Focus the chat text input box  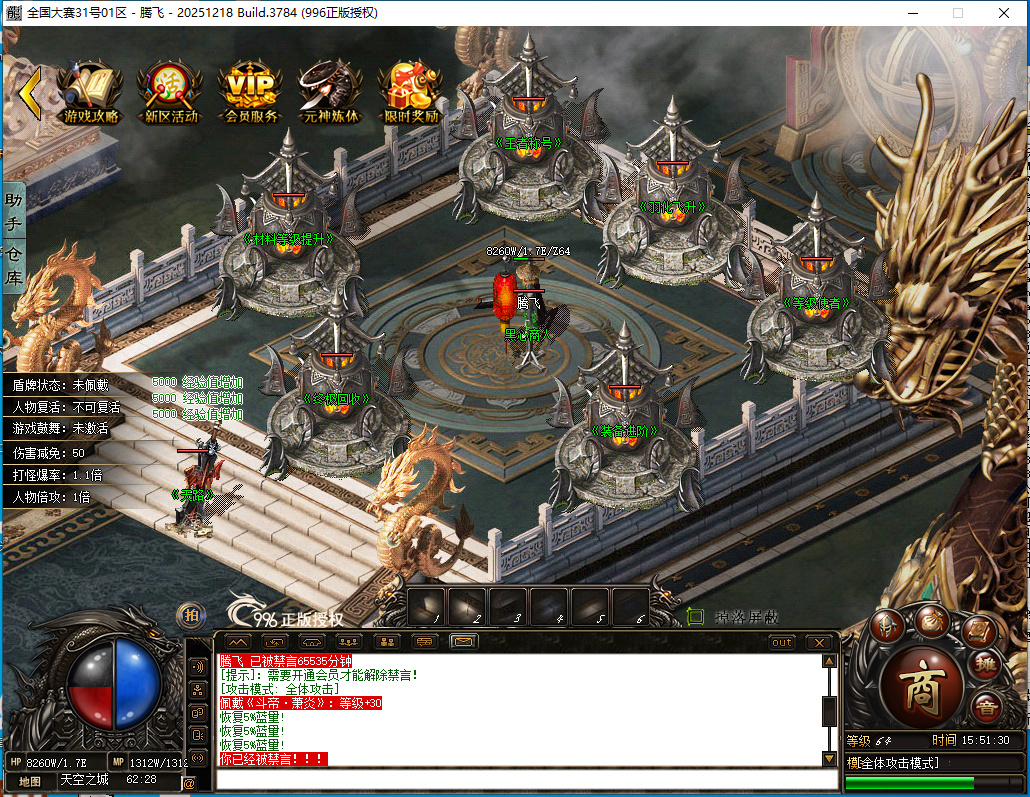pos(520,778)
